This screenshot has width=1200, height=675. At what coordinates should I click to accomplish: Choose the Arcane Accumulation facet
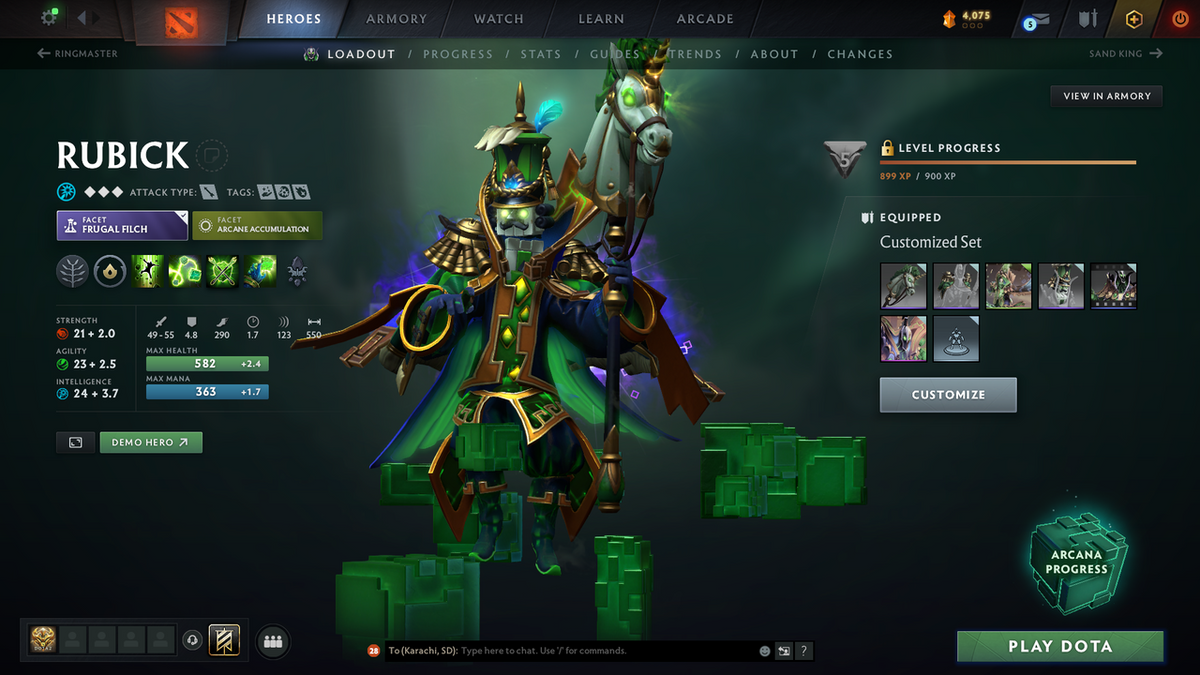click(257, 225)
